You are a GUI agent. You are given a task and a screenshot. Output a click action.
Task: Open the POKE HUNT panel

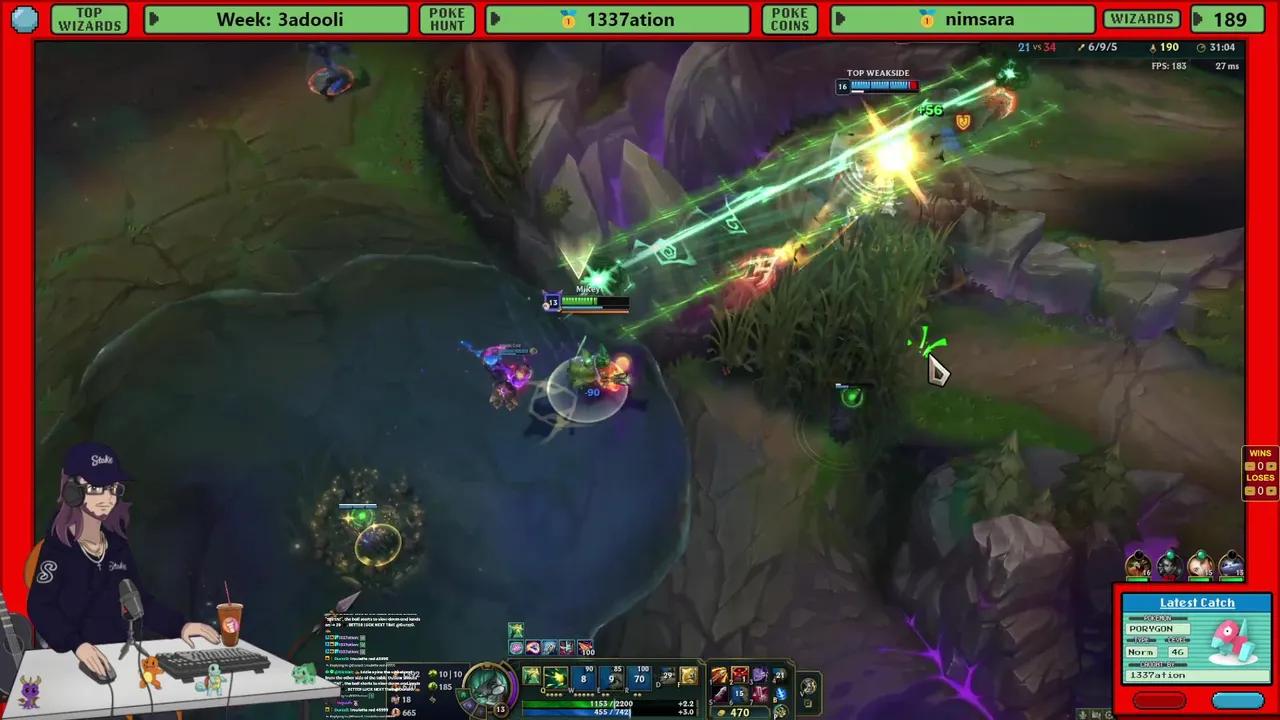tap(446, 19)
